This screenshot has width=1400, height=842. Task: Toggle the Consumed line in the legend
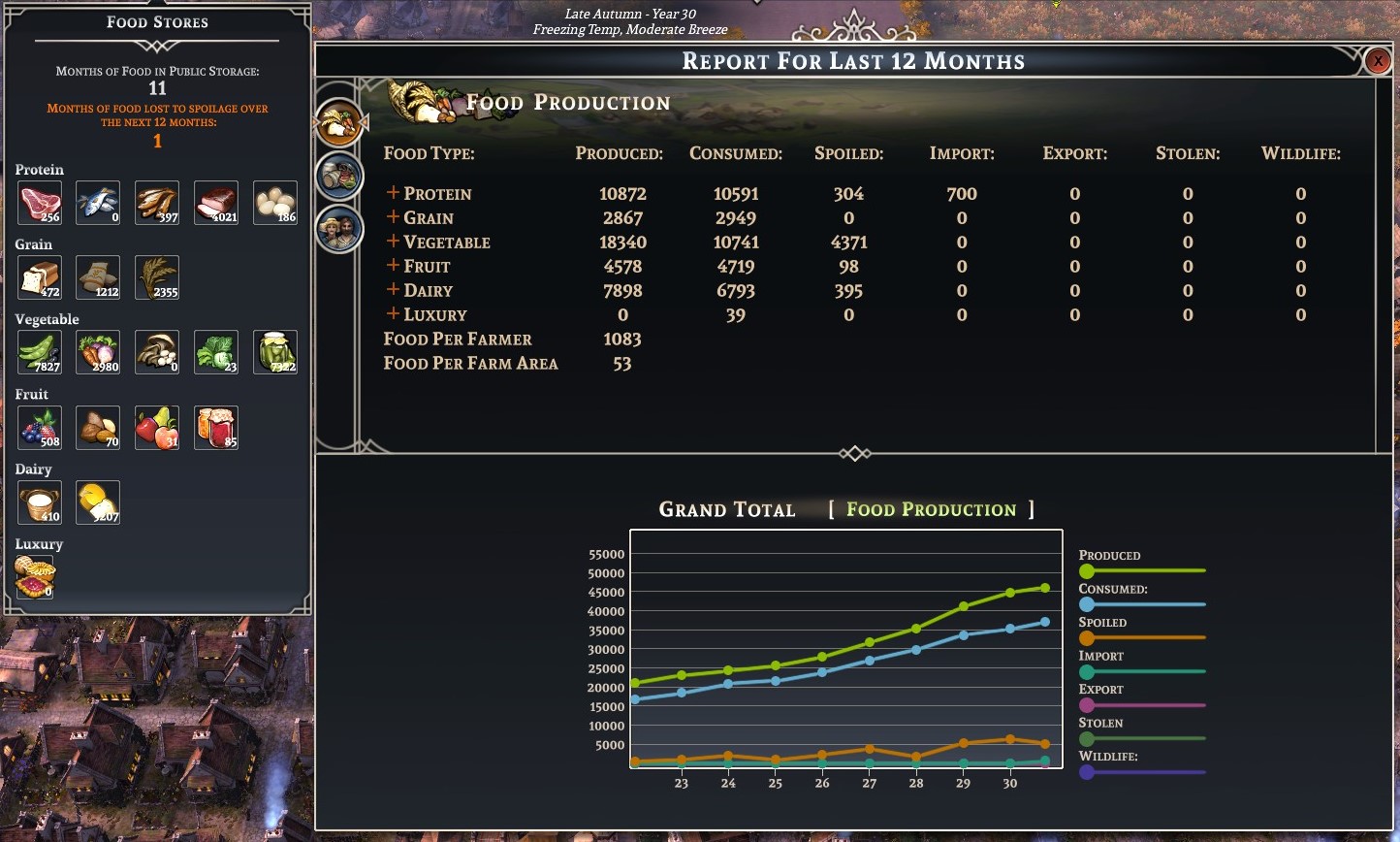pyautogui.click(x=1087, y=604)
